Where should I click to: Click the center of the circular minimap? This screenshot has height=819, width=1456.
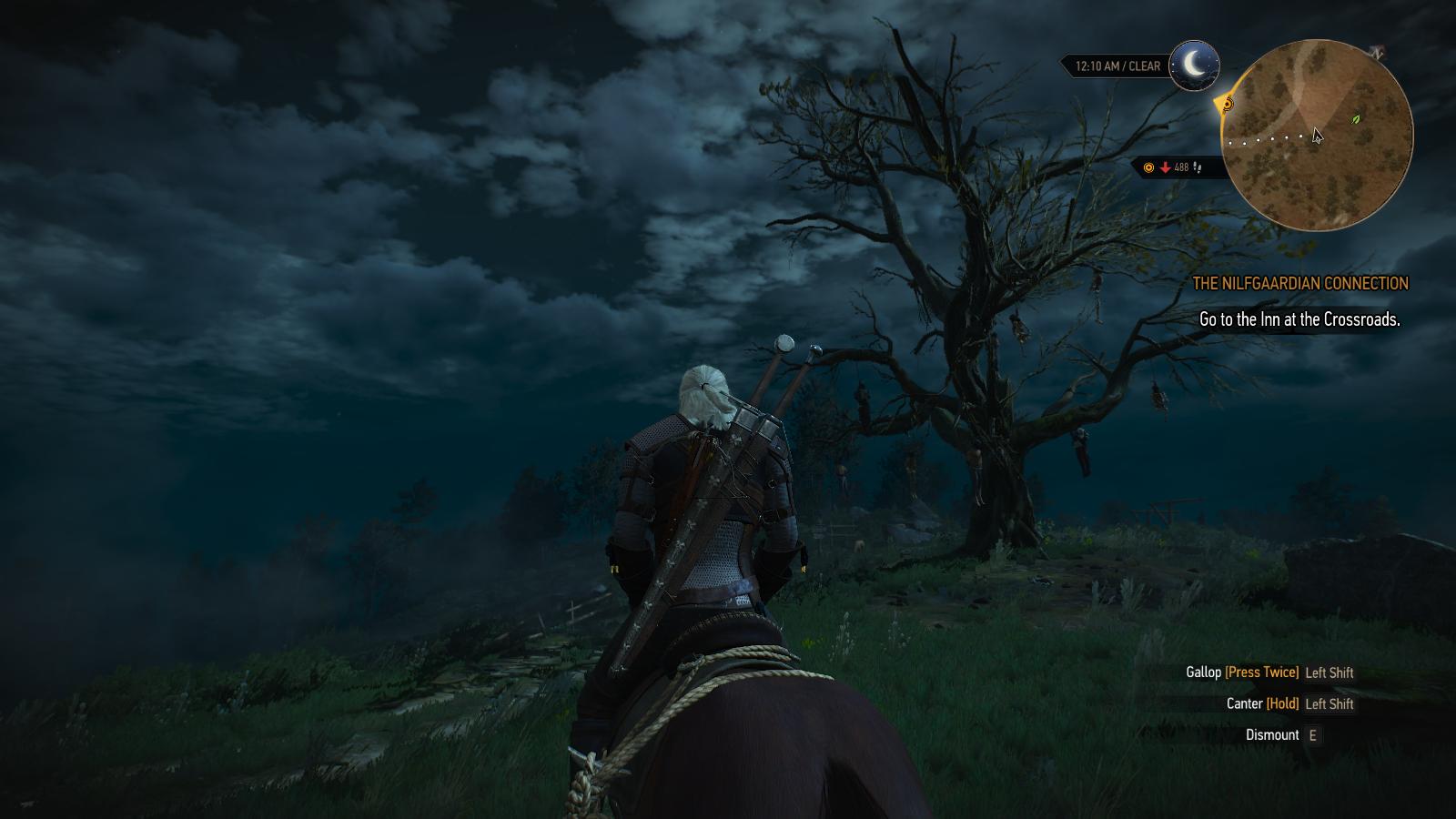pos(1318,135)
